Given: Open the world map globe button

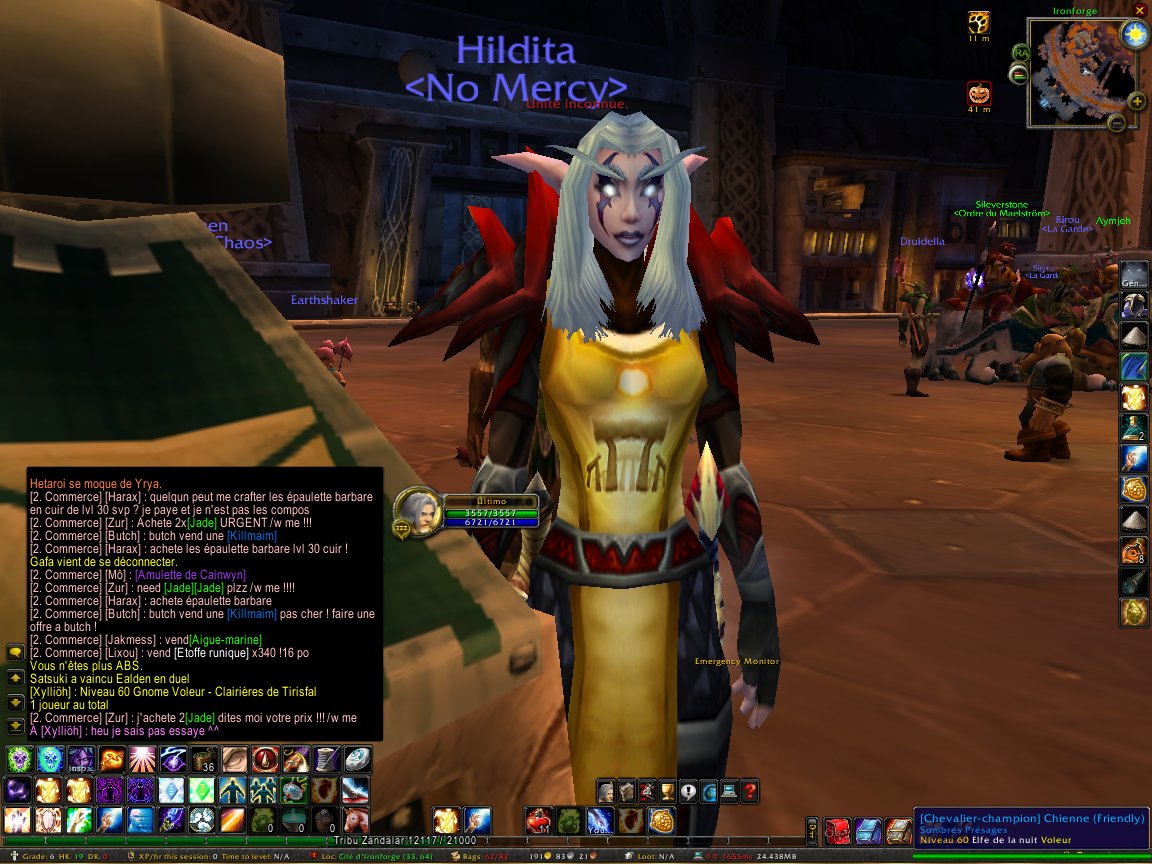Looking at the screenshot, I should pyautogui.click(x=709, y=792).
